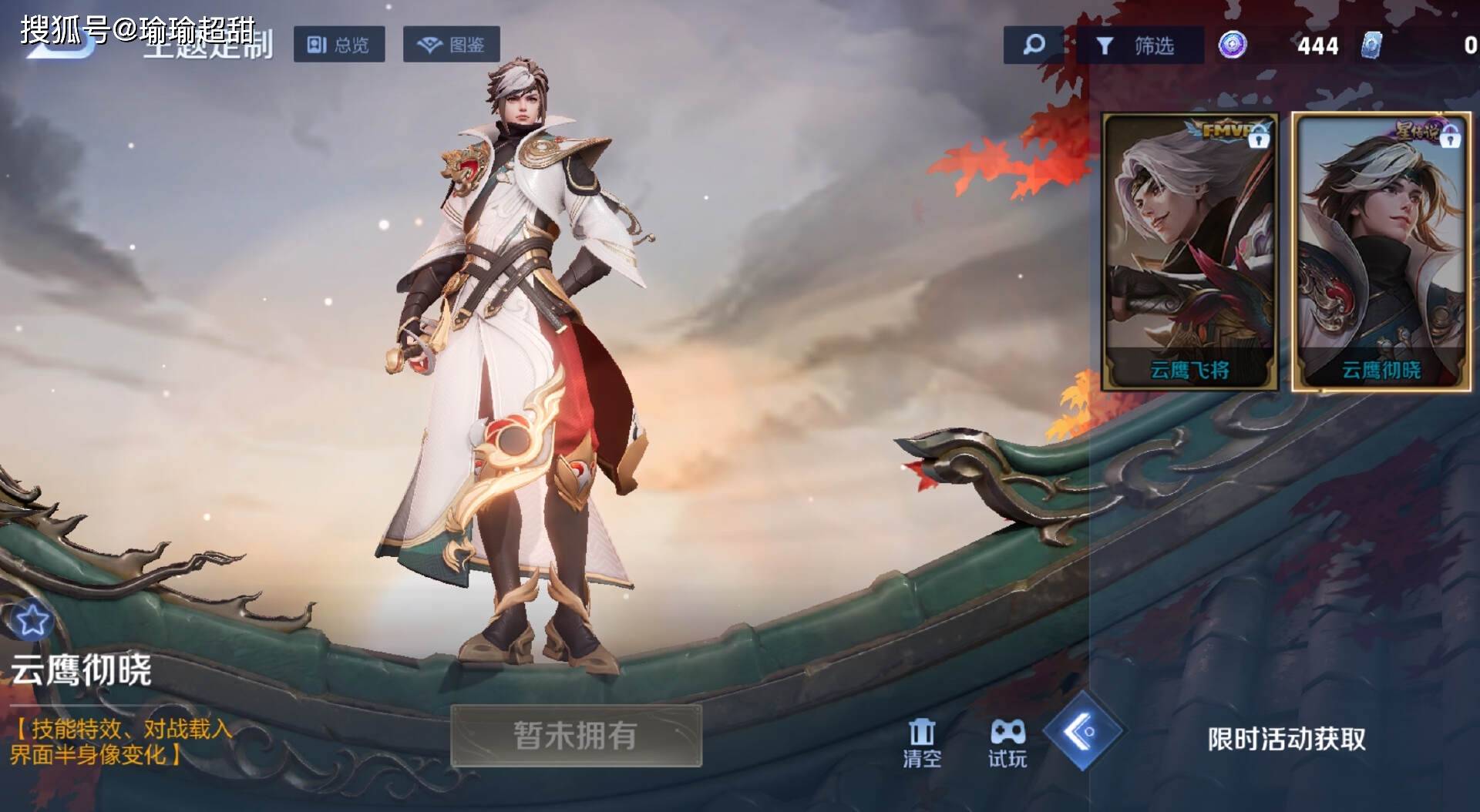Image resolution: width=1480 pixels, height=812 pixels.
Task: Switch to the 图鉴 gallery tab
Action: pos(451,45)
